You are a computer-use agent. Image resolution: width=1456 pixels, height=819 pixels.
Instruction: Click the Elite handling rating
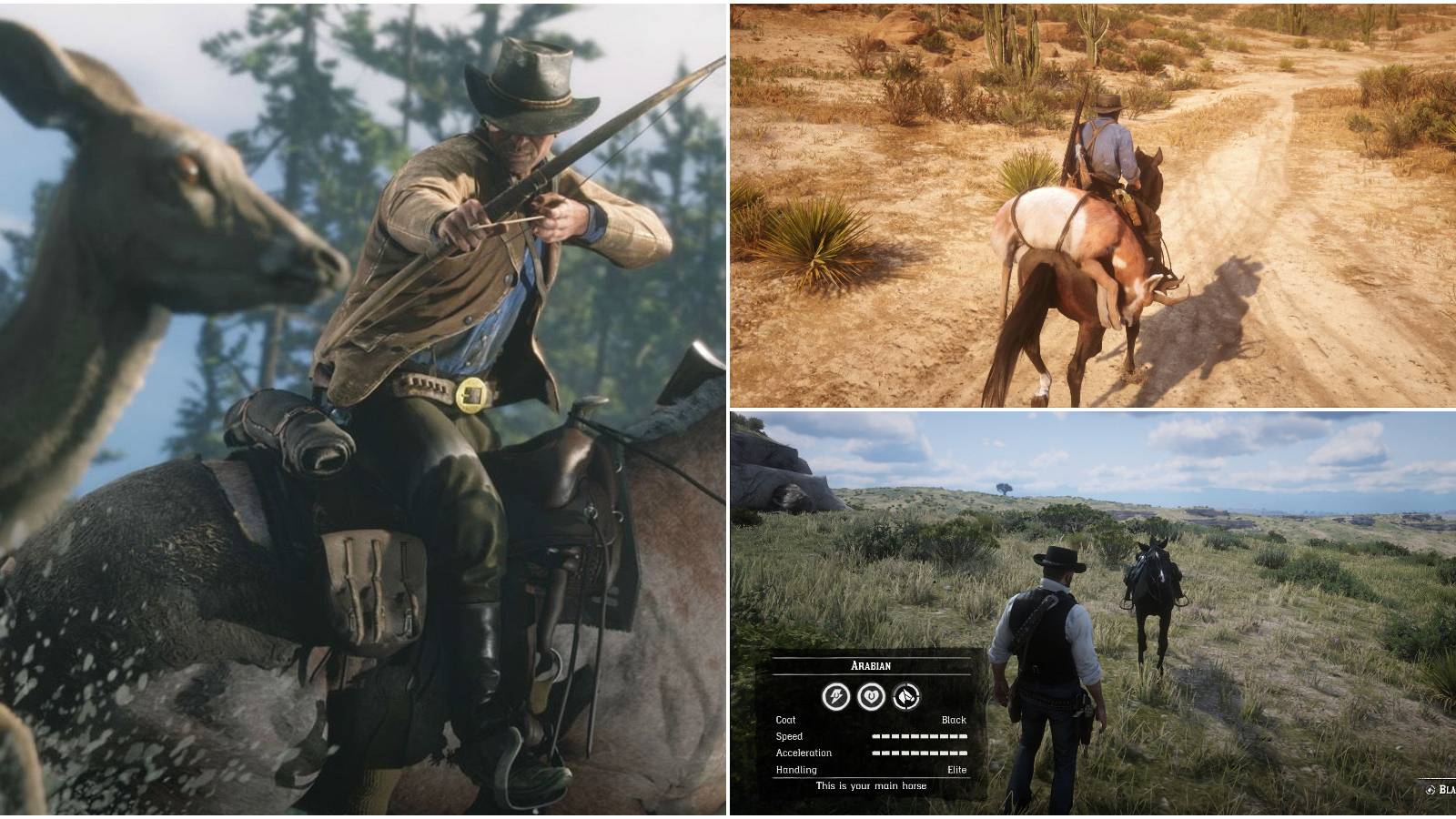coord(955,770)
